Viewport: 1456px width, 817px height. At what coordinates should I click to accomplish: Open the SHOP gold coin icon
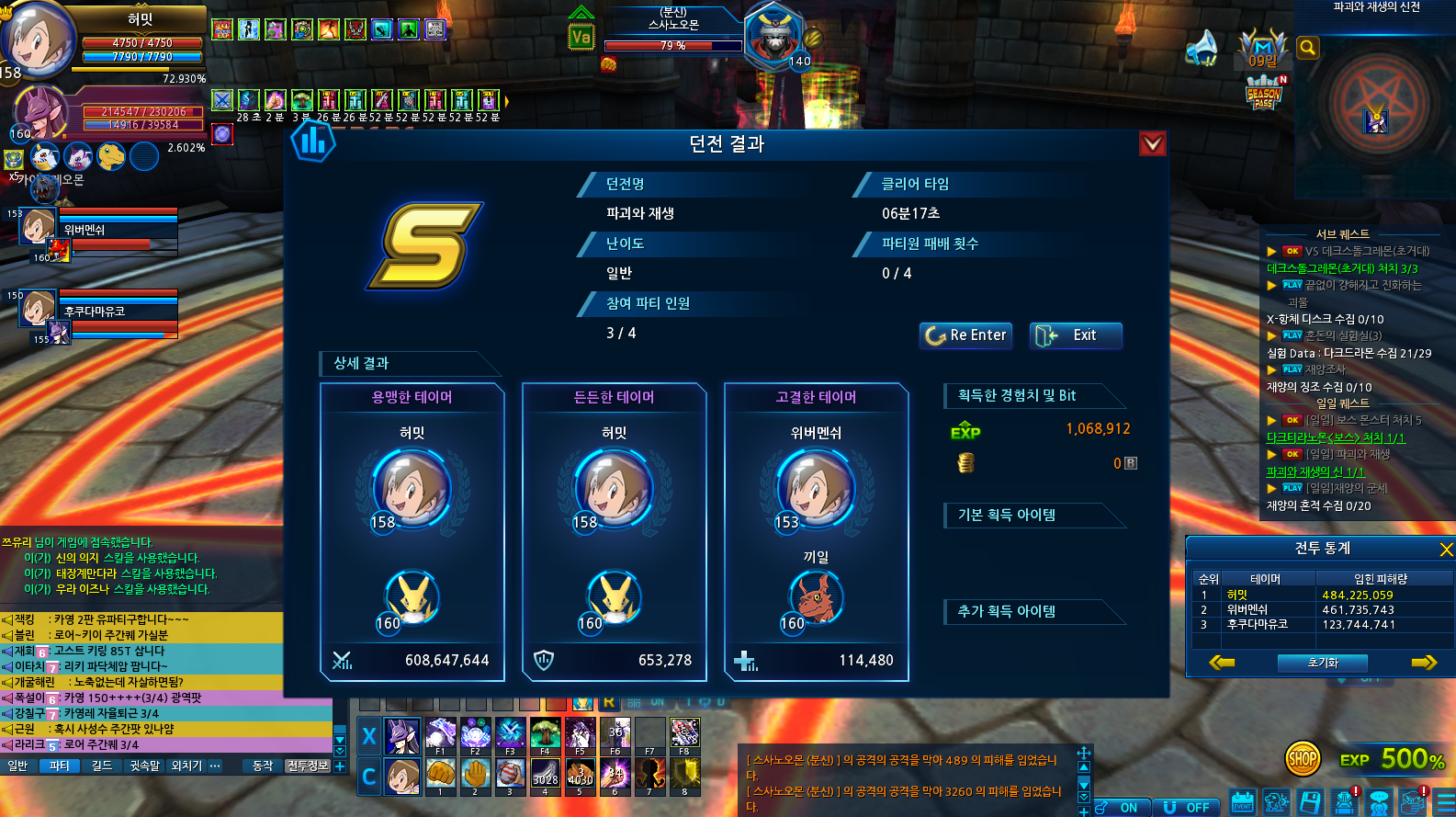tap(1302, 759)
